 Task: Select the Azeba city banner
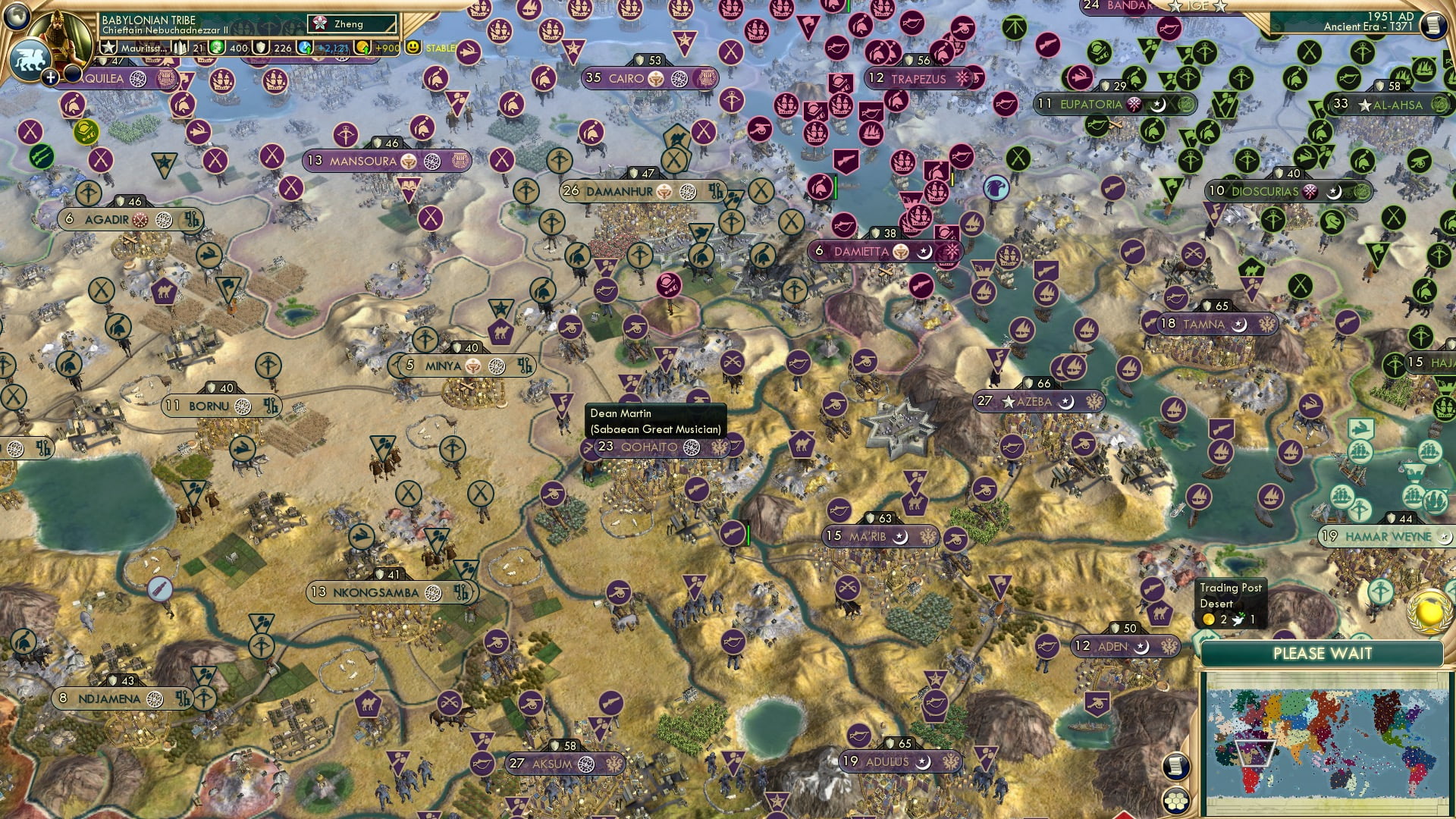pos(1034,401)
